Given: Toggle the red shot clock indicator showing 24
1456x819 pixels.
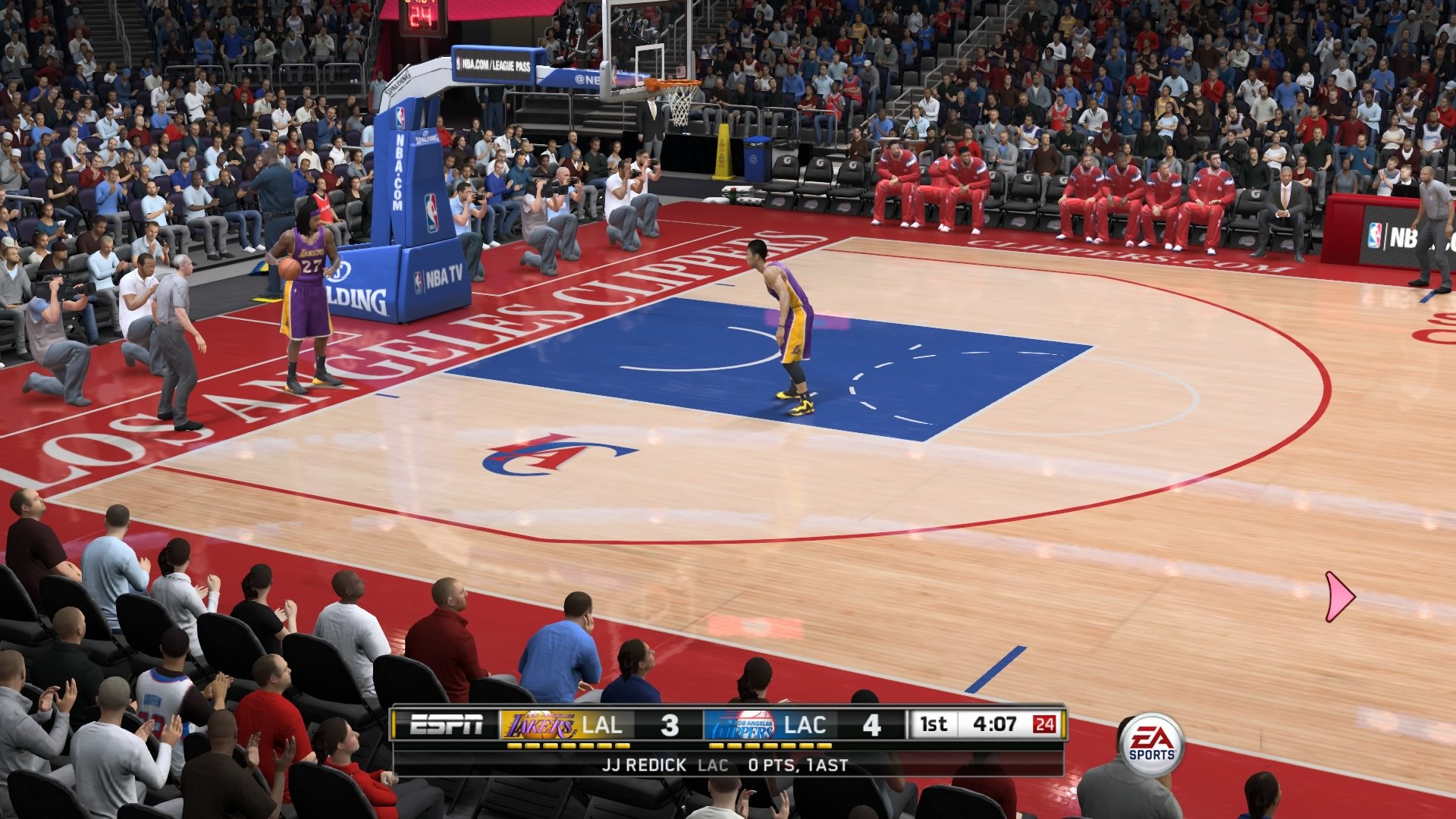Looking at the screenshot, I should 1047,726.
